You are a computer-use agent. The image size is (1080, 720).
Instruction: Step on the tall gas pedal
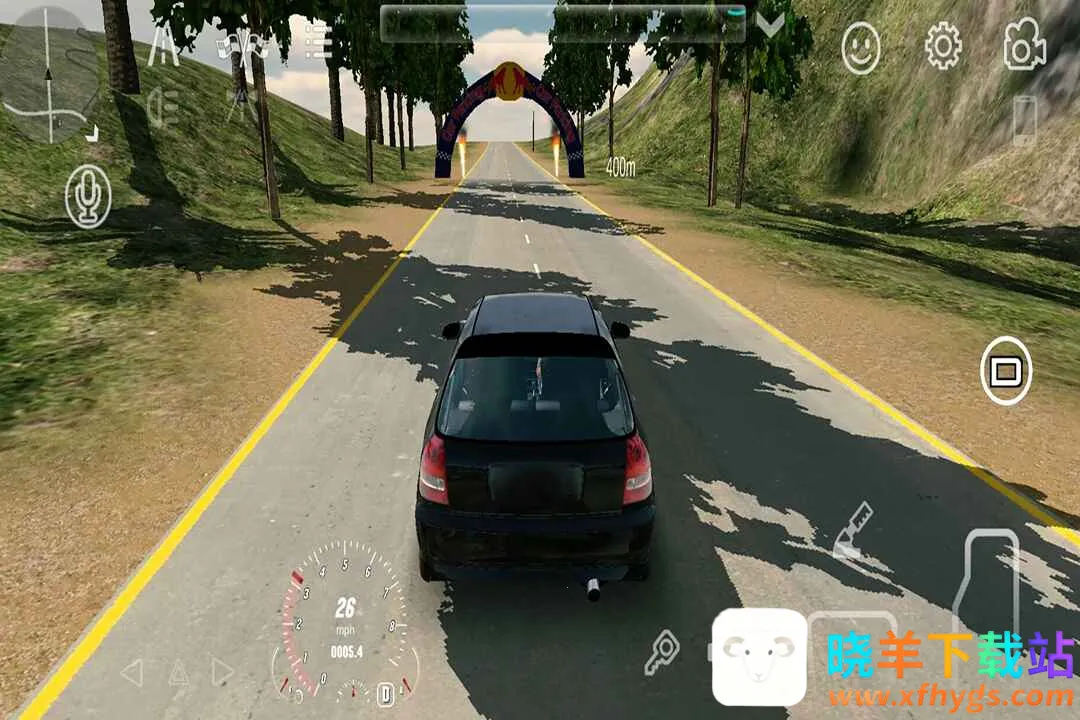click(x=985, y=581)
